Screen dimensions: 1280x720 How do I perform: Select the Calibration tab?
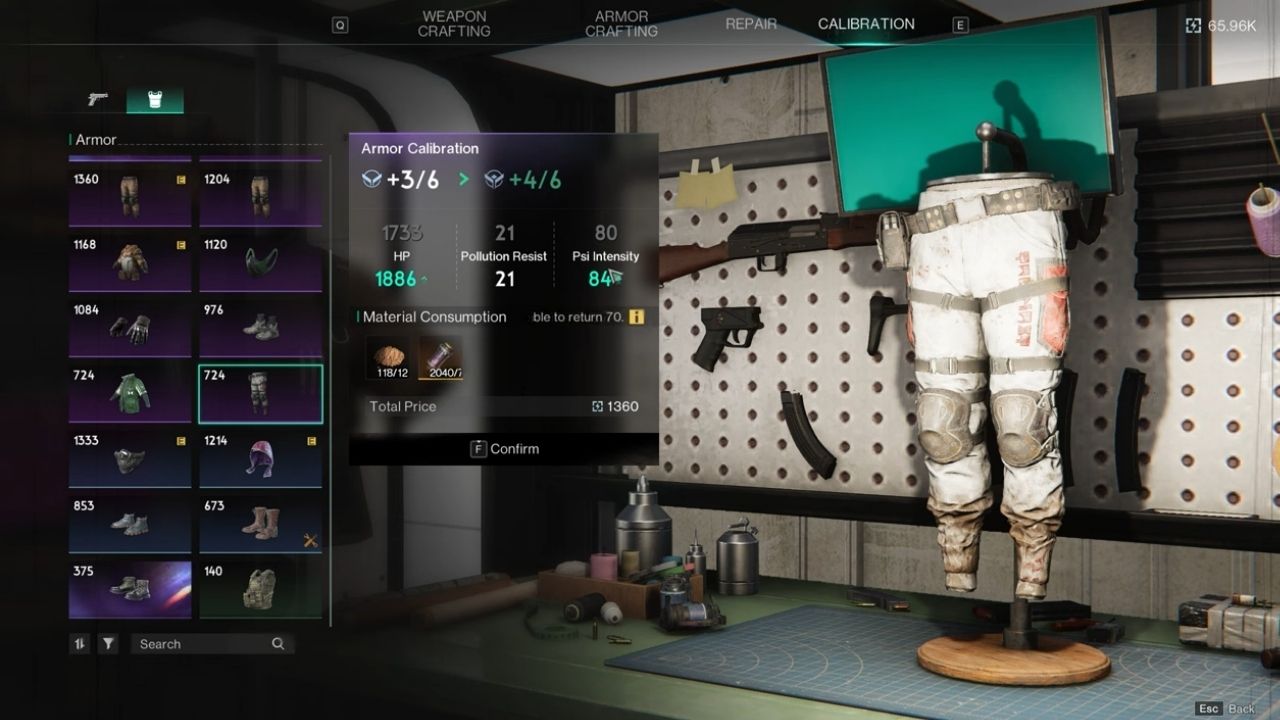[x=864, y=23]
